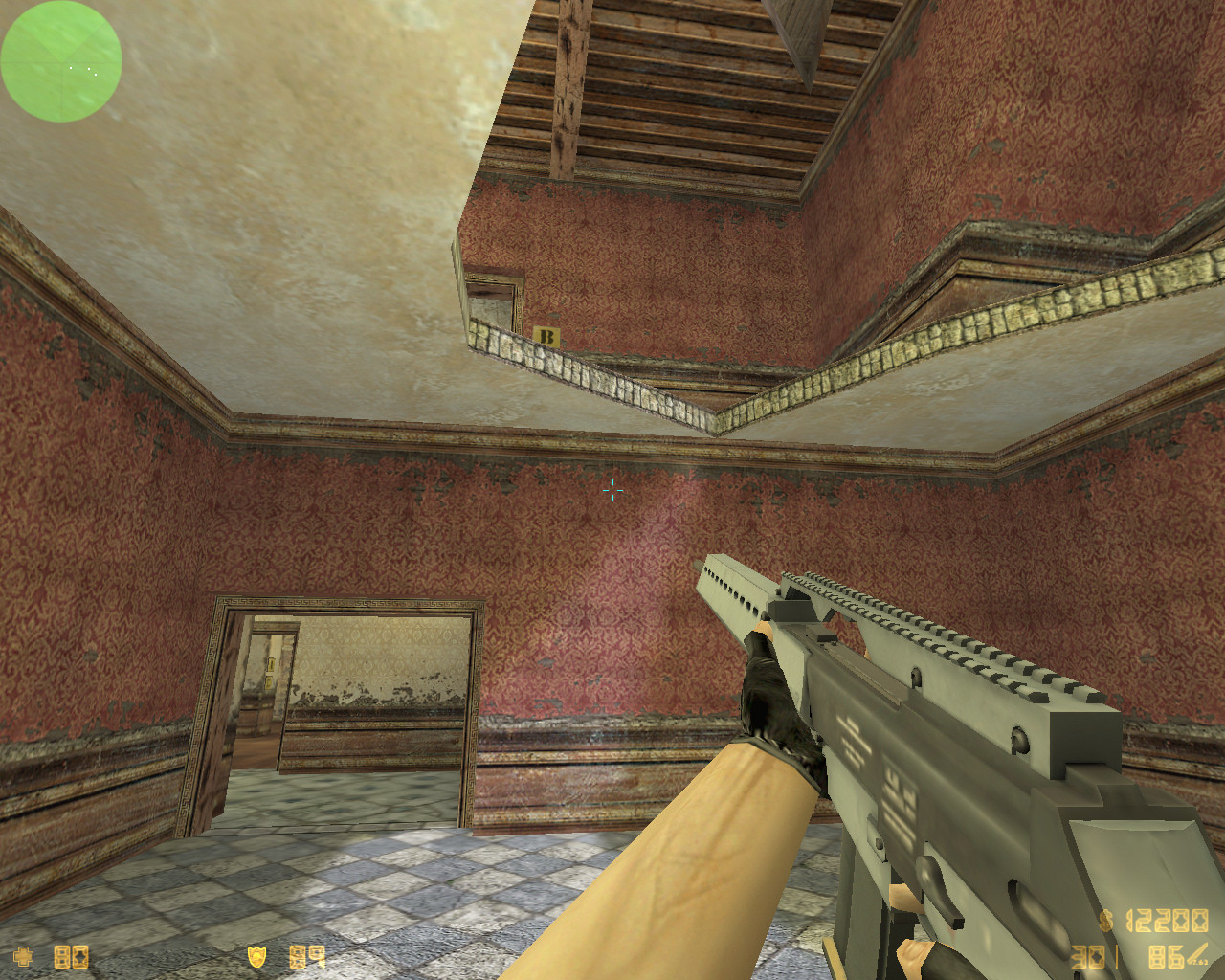
Task: Click the magazine ammo count 30
Action: click(1086, 957)
